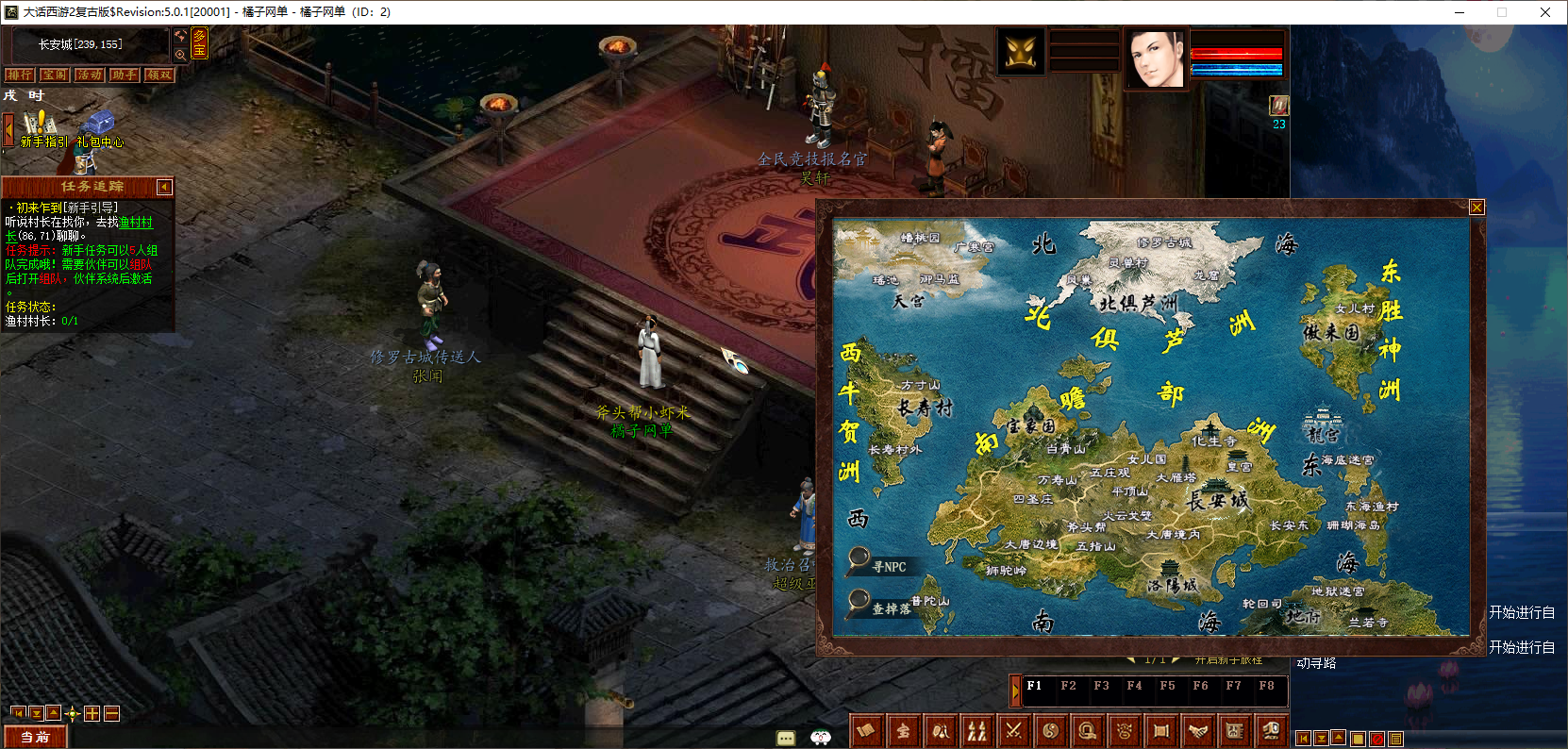Screen dimensions: 1568x749
Task: Close the game window
Action: click(x=1544, y=12)
